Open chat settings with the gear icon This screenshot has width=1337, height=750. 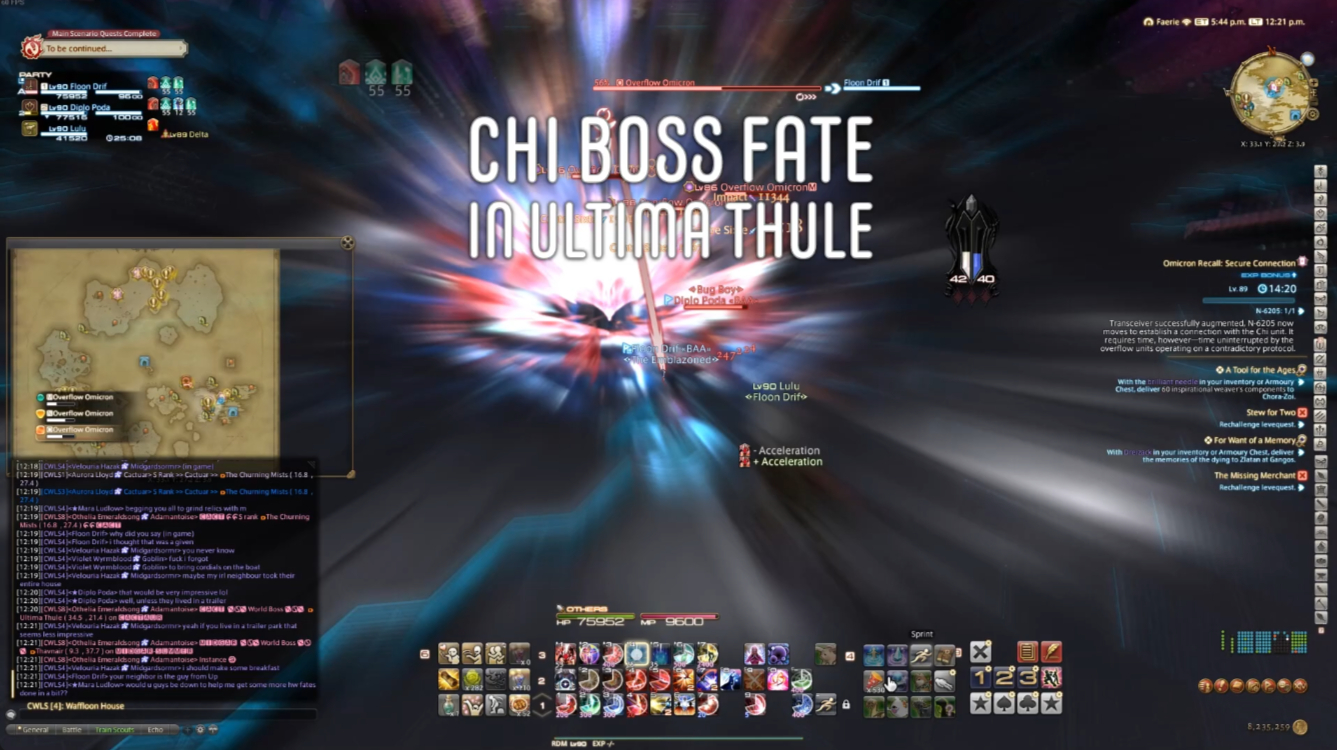click(x=200, y=730)
